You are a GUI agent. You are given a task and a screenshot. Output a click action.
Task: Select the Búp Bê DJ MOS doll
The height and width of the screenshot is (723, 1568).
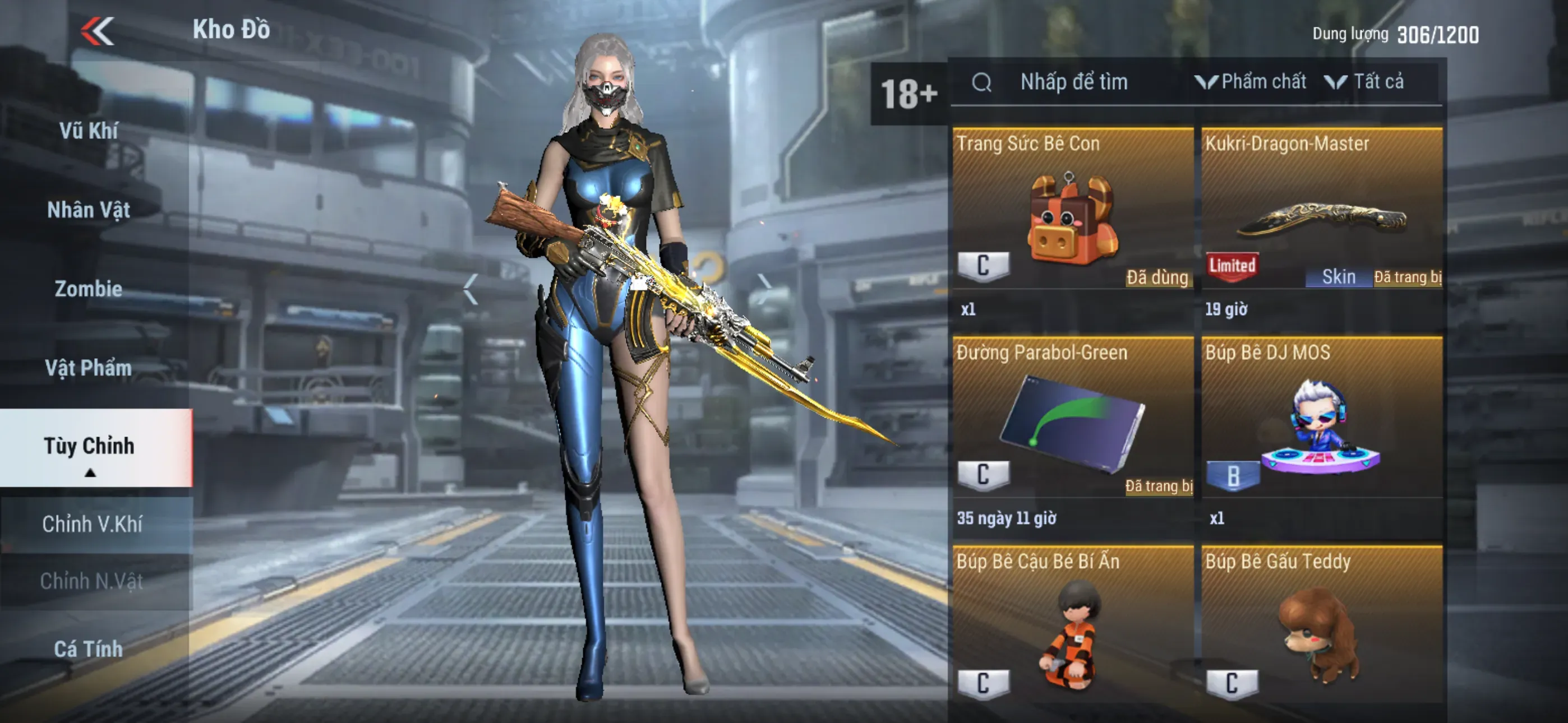(1322, 426)
